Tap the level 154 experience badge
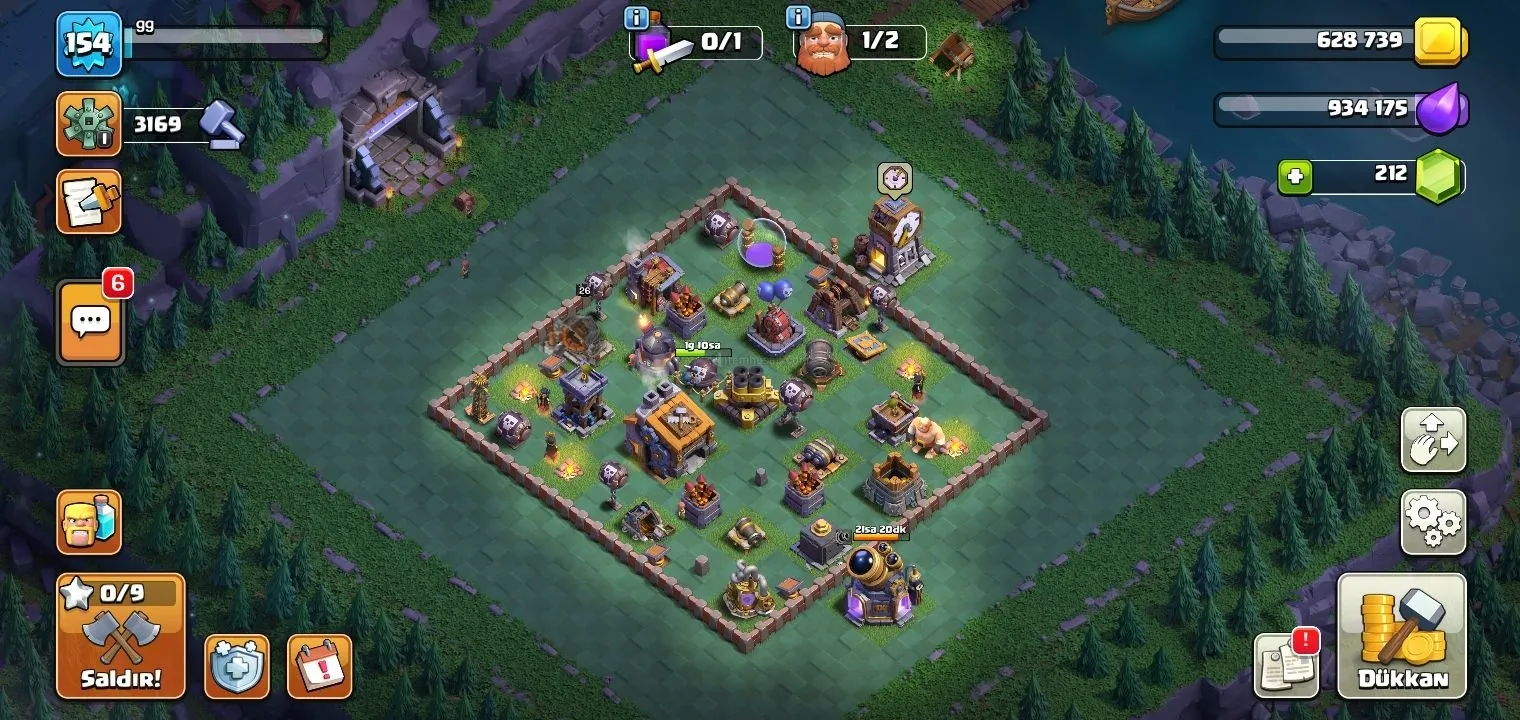Viewport: 1520px width, 720px height. pos(89,45)
